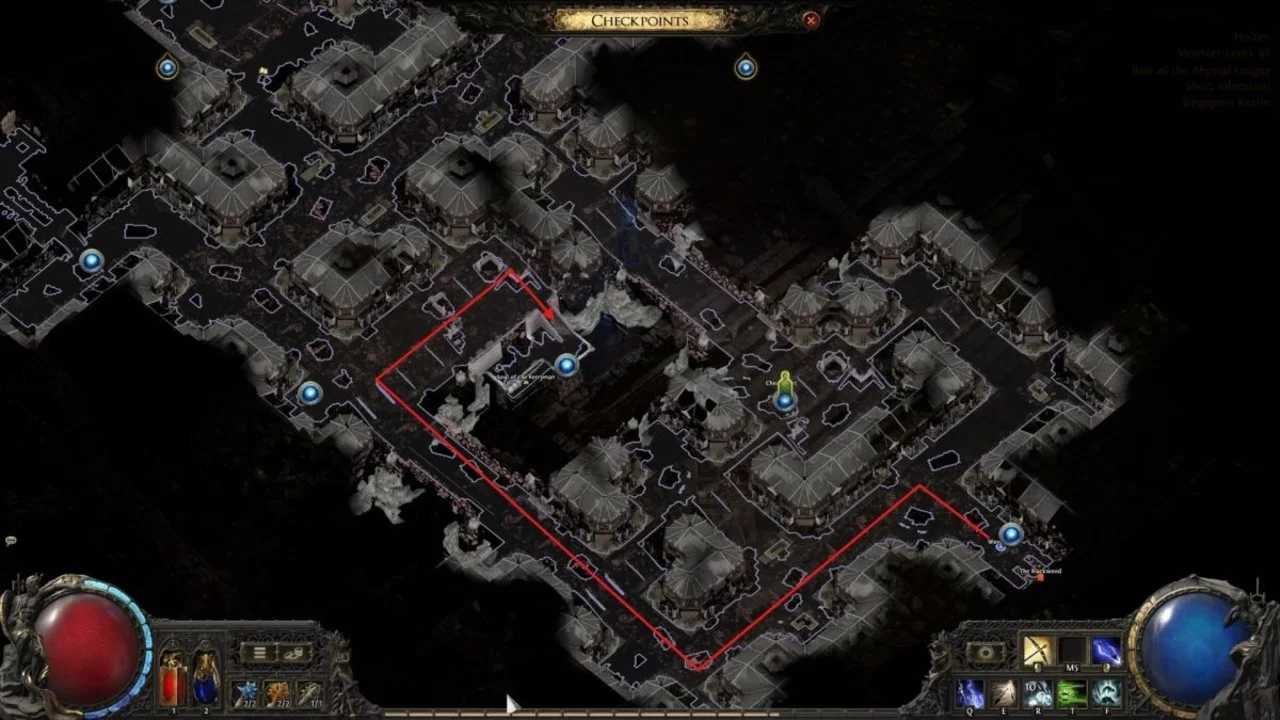Viewport: 1280px width, 720px height.
Task: Close the Checkpoints map overlay
Action: pos(811,19)
